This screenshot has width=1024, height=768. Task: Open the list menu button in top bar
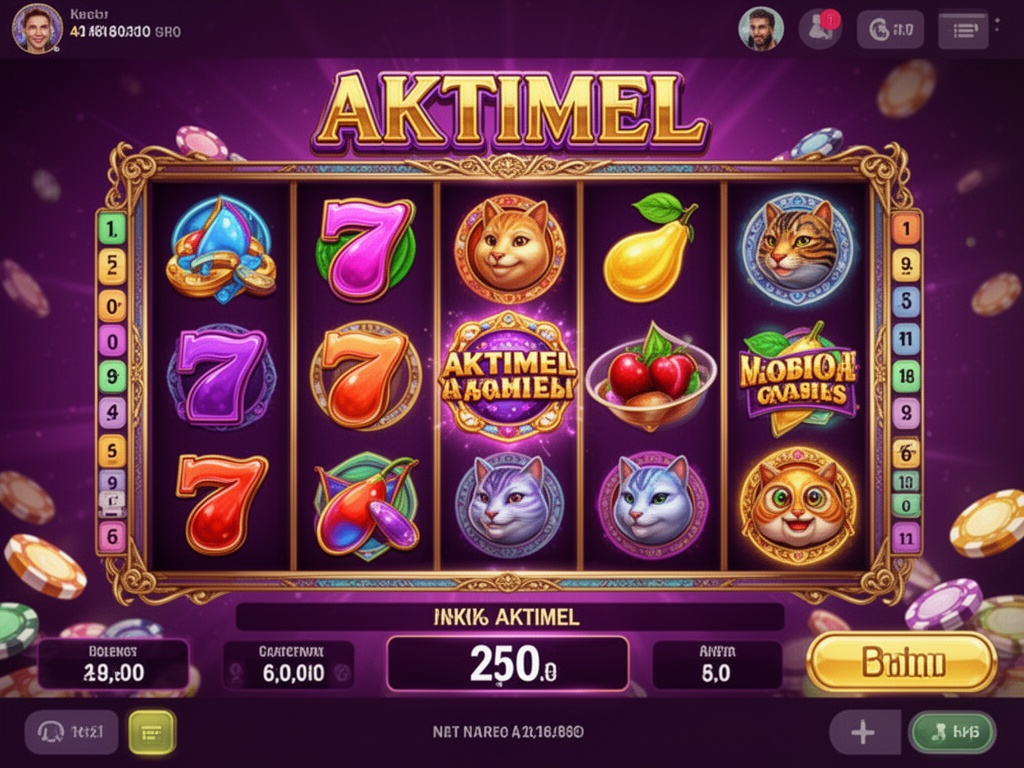tap(963, 30)
